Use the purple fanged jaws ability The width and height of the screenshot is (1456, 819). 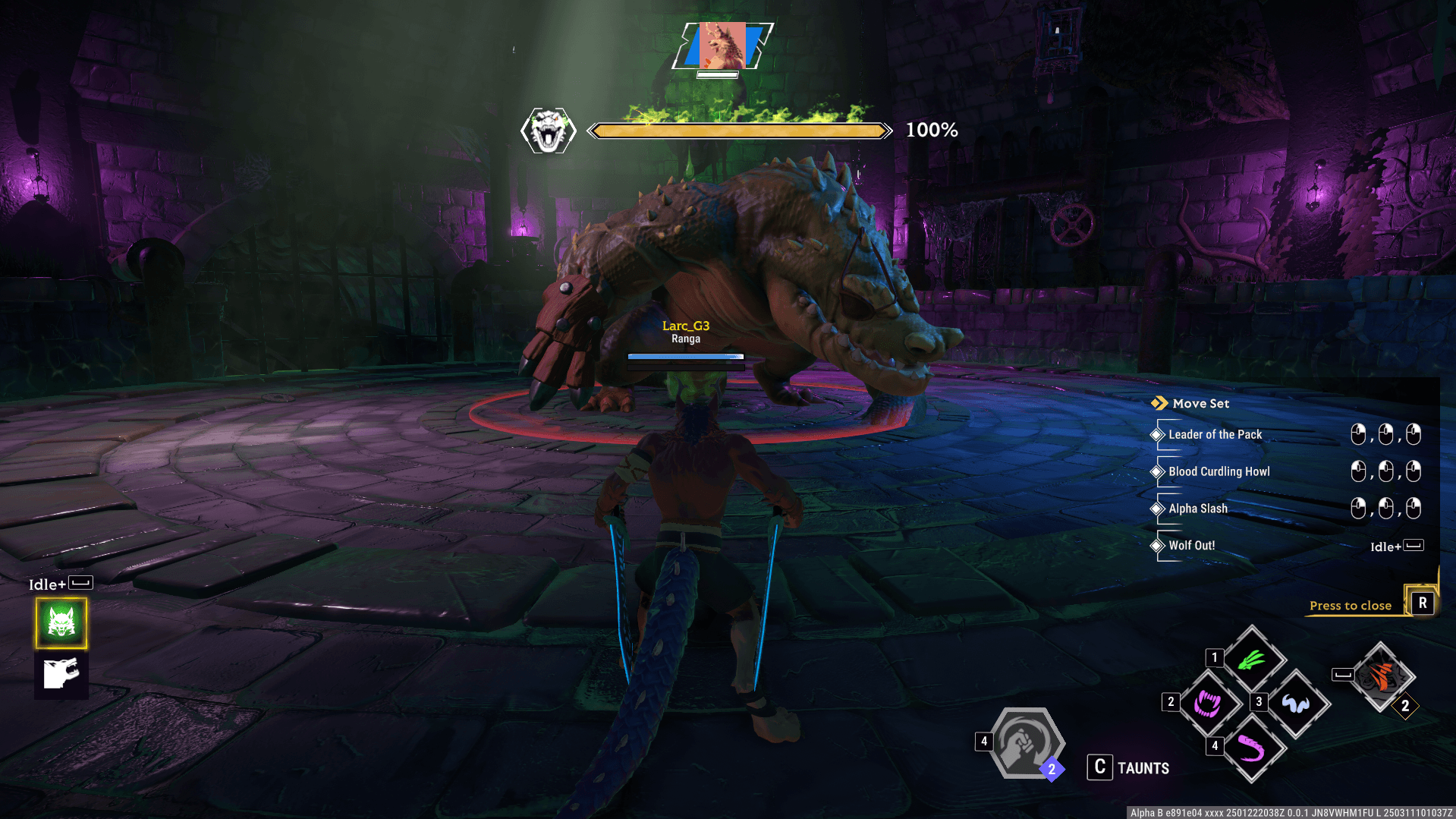point(1208,703)
